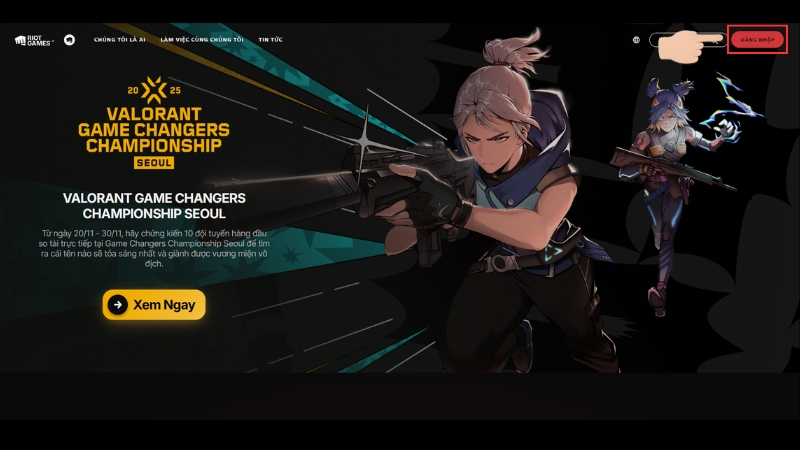Click the round icon beside Riot logo
Viewport: 800px width, 450px height.
click(69, 40)
